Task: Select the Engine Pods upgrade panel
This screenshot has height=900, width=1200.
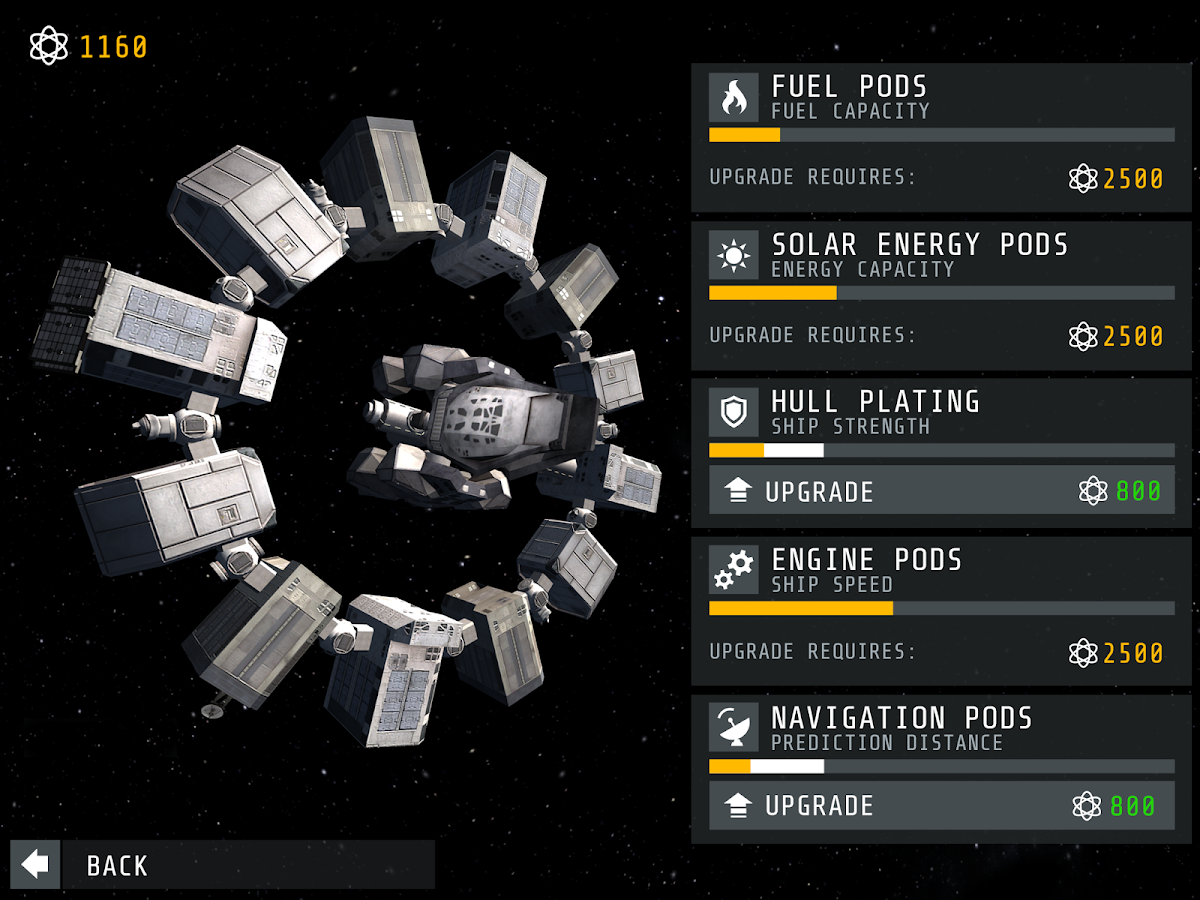Action: (x=941, y=611)
